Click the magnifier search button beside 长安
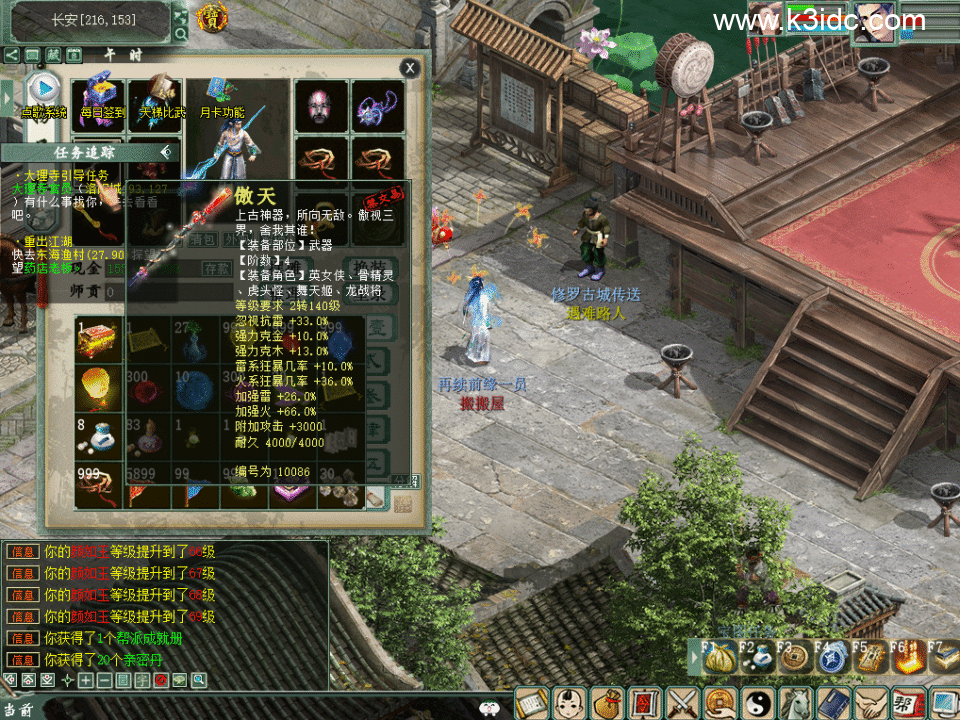The height and width of the screenshot is (720, 960). 181,33
